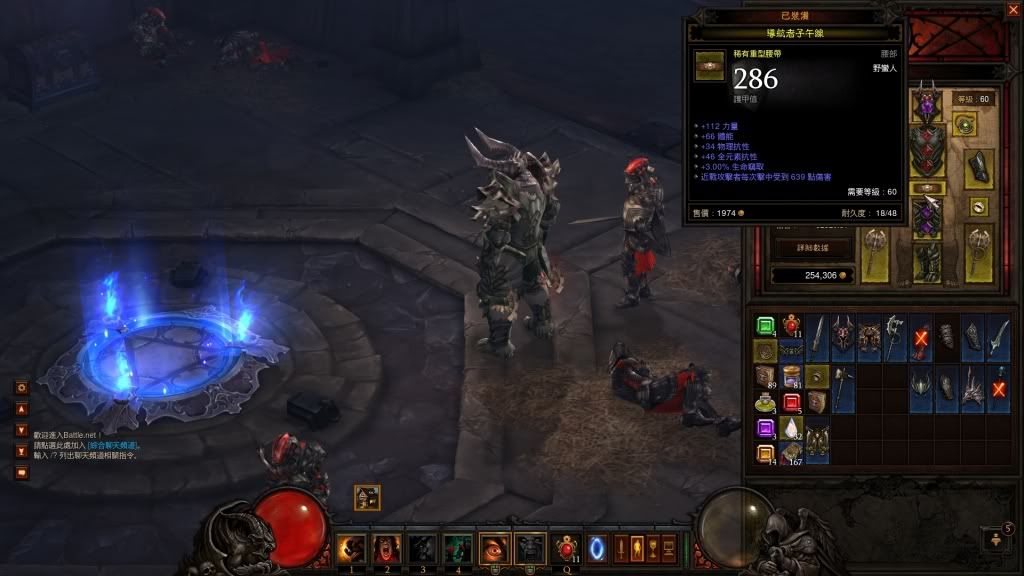Drink the red health potion on the hotbar
The image size is (1024, 576).
pyautogui.click(x=567, y=547)
